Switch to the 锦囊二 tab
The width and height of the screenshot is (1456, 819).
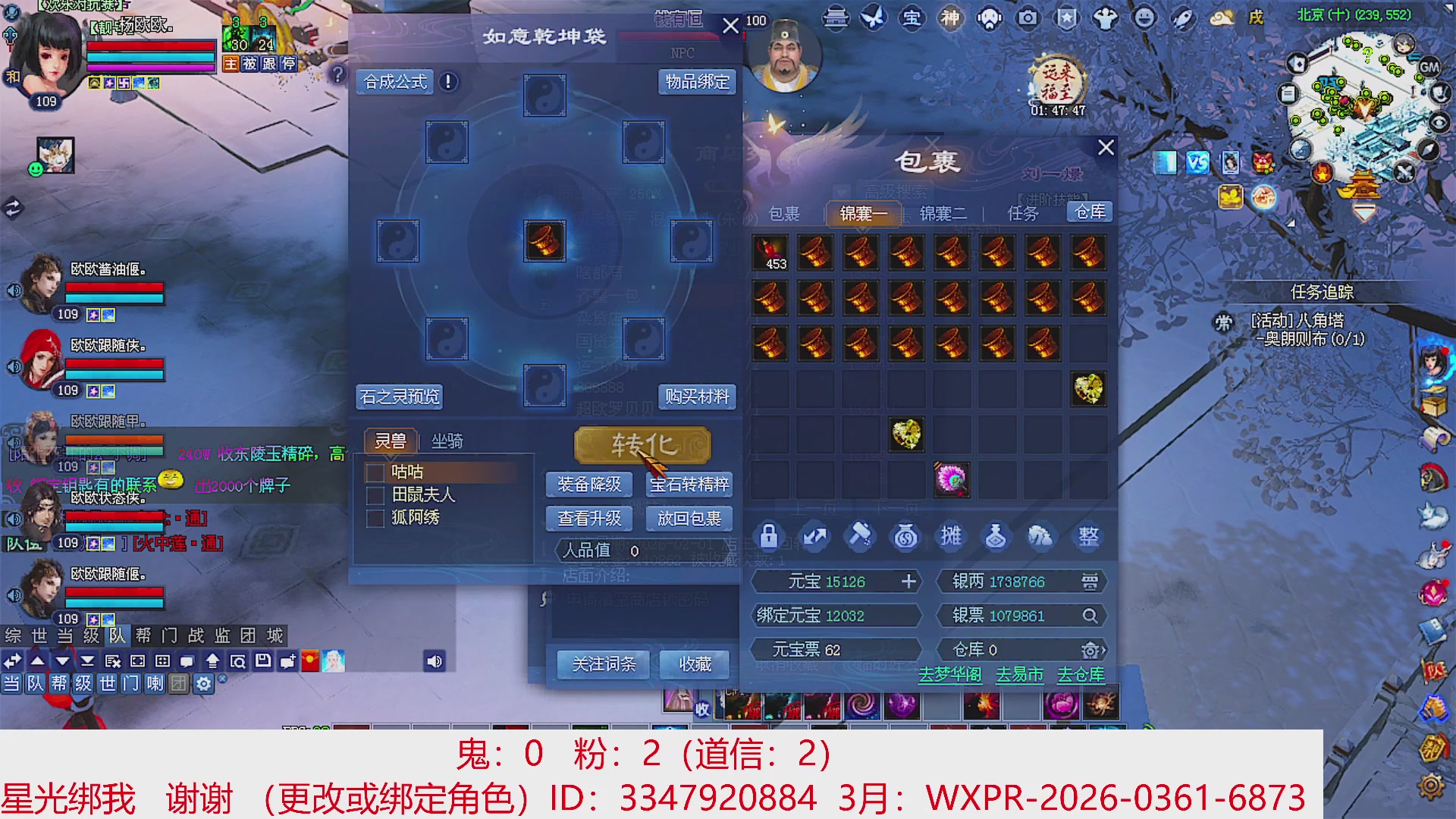pos(942,214)
